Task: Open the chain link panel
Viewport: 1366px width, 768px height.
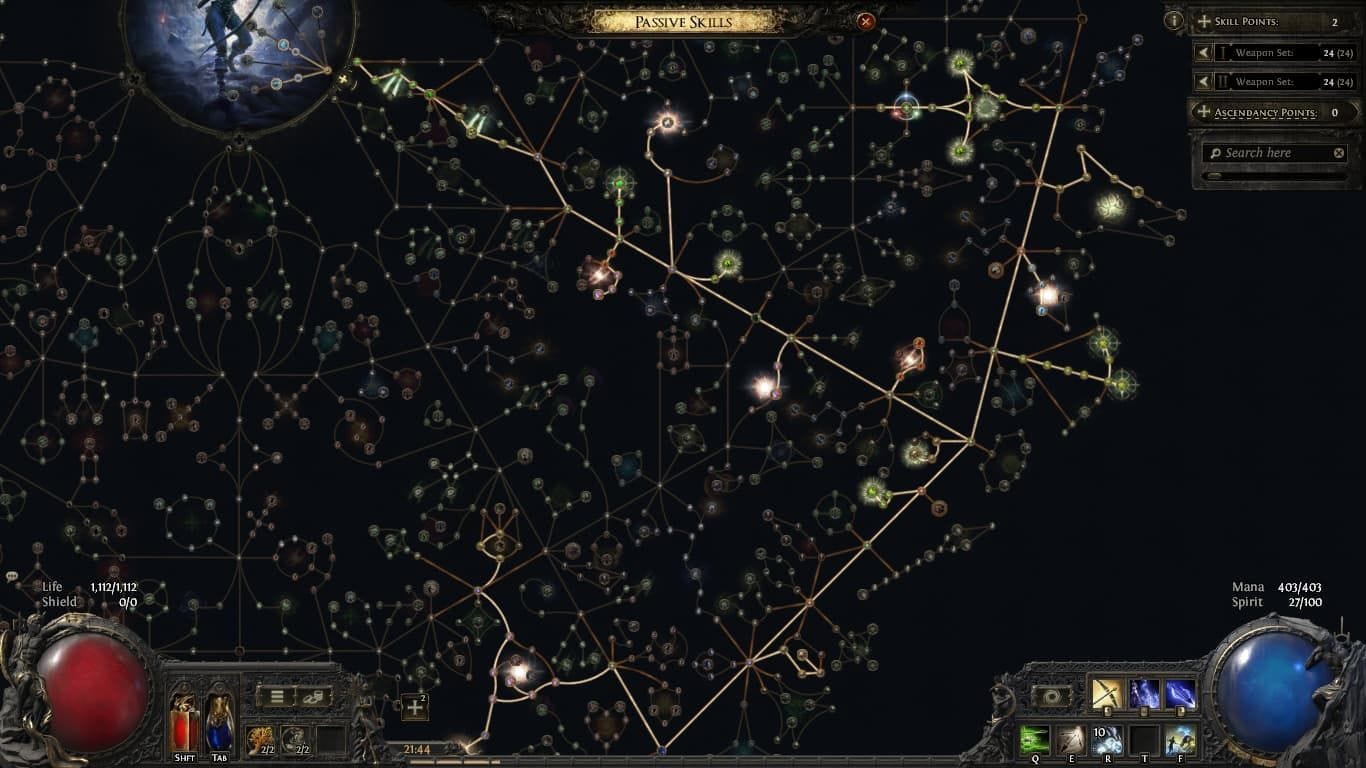Action: click(313, 697)
